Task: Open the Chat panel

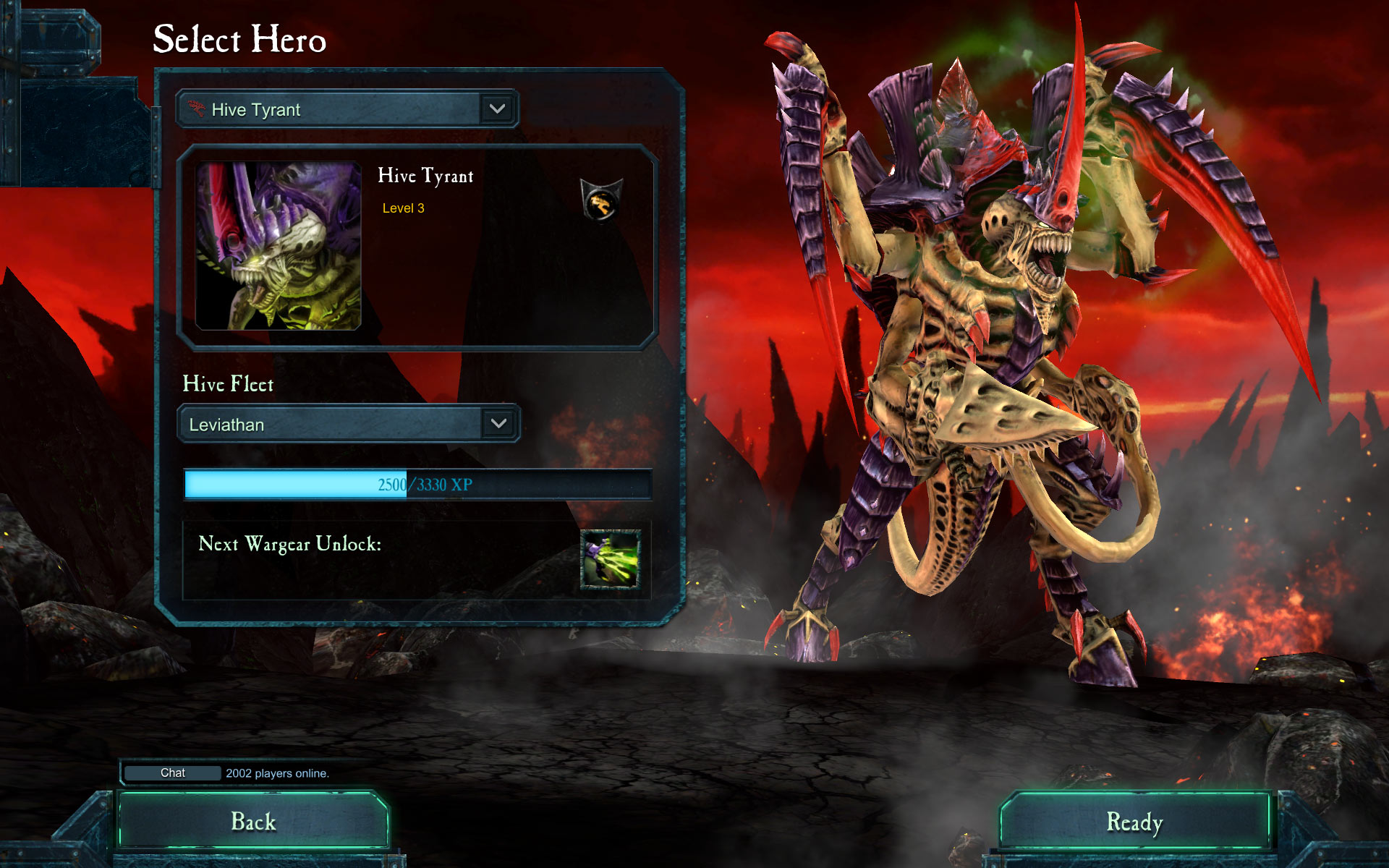Action: point(171,773)
